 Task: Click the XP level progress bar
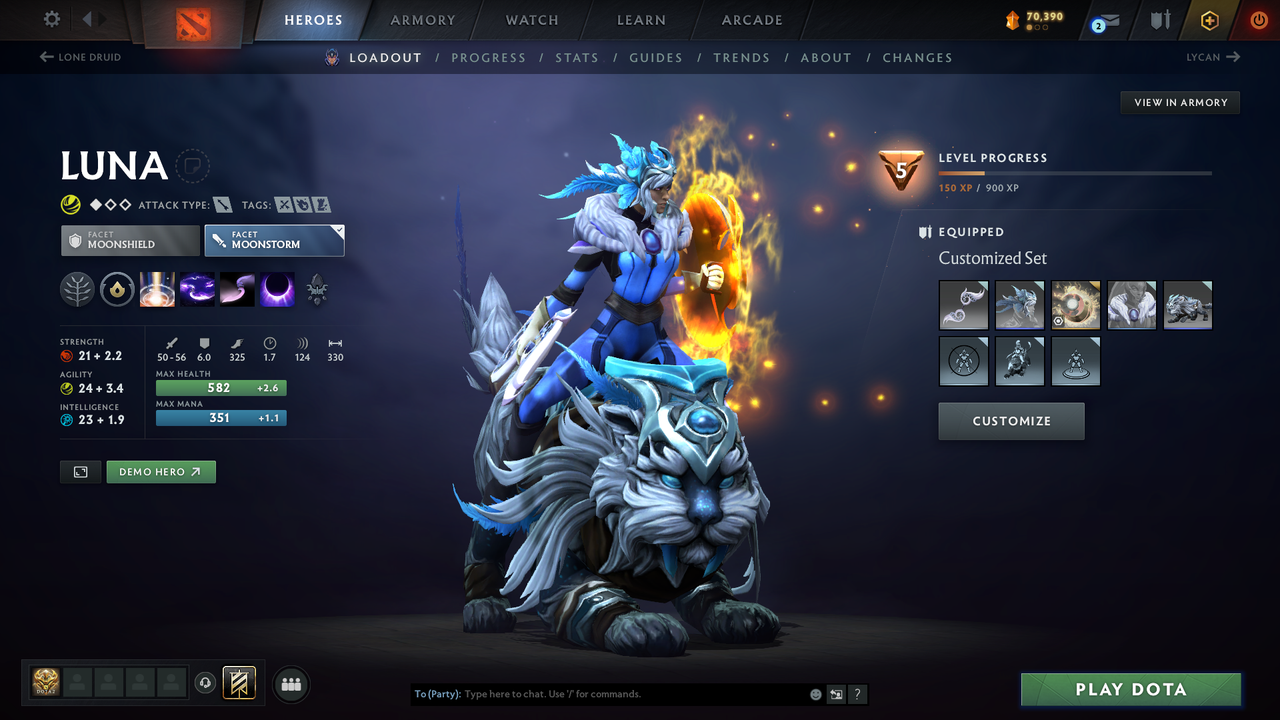tap(1077, 172)
